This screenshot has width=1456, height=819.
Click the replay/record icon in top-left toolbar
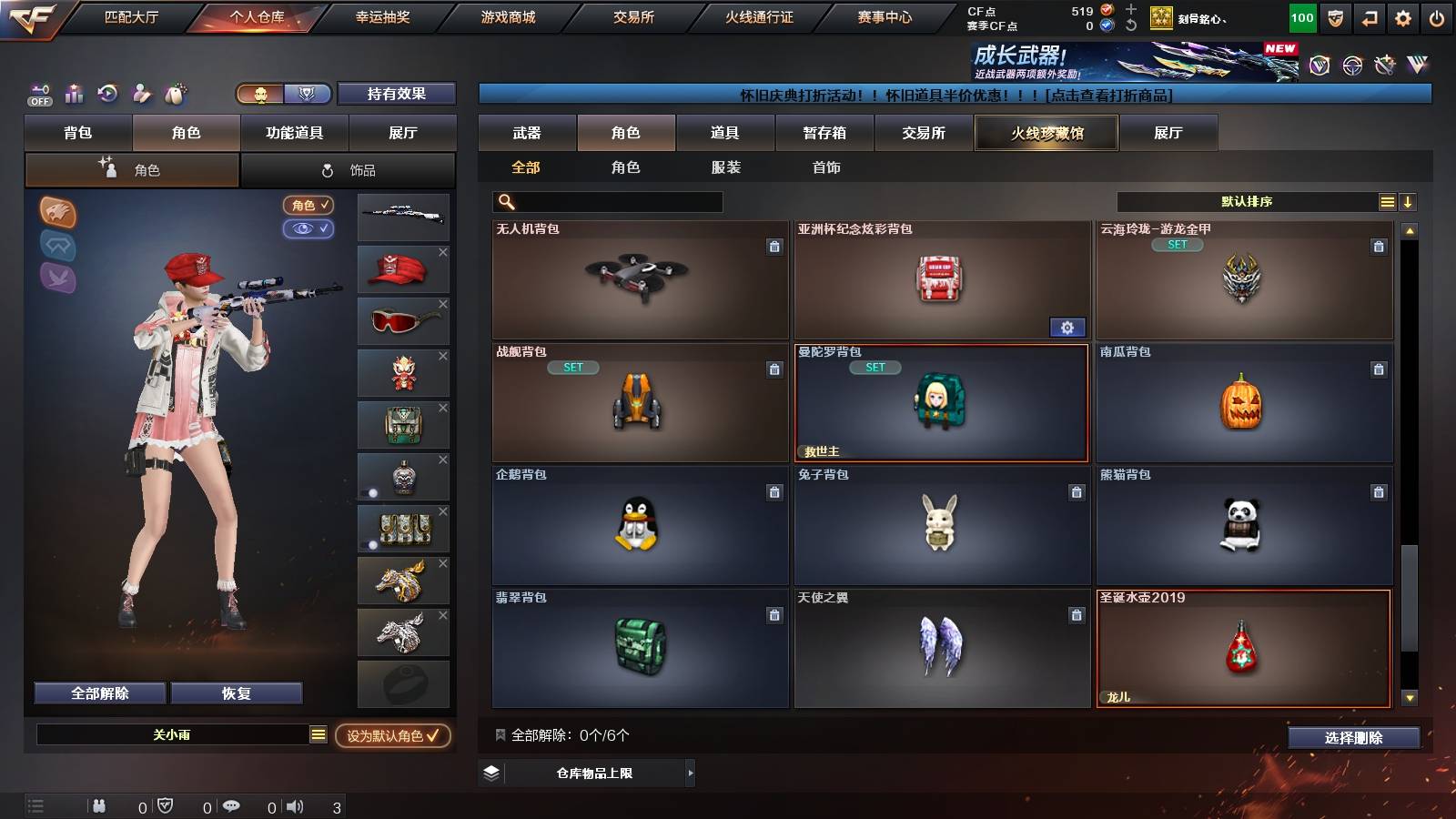click(x=108, y=94)
